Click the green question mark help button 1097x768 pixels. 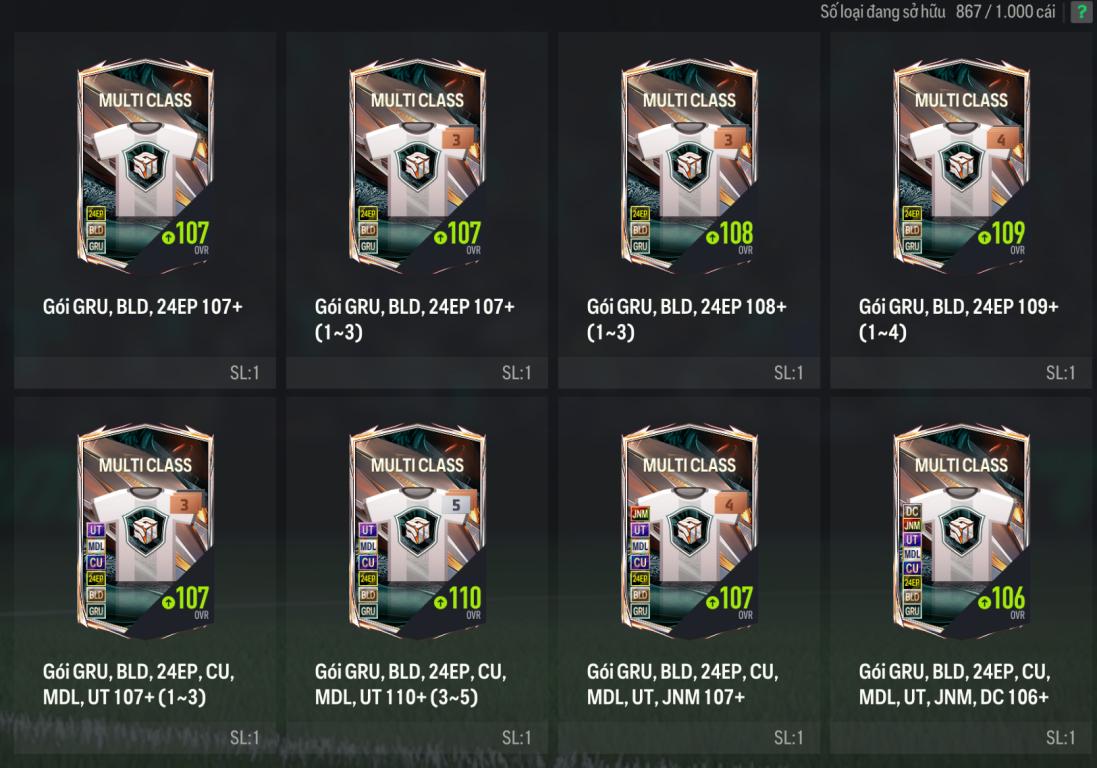pos(1081,12)
